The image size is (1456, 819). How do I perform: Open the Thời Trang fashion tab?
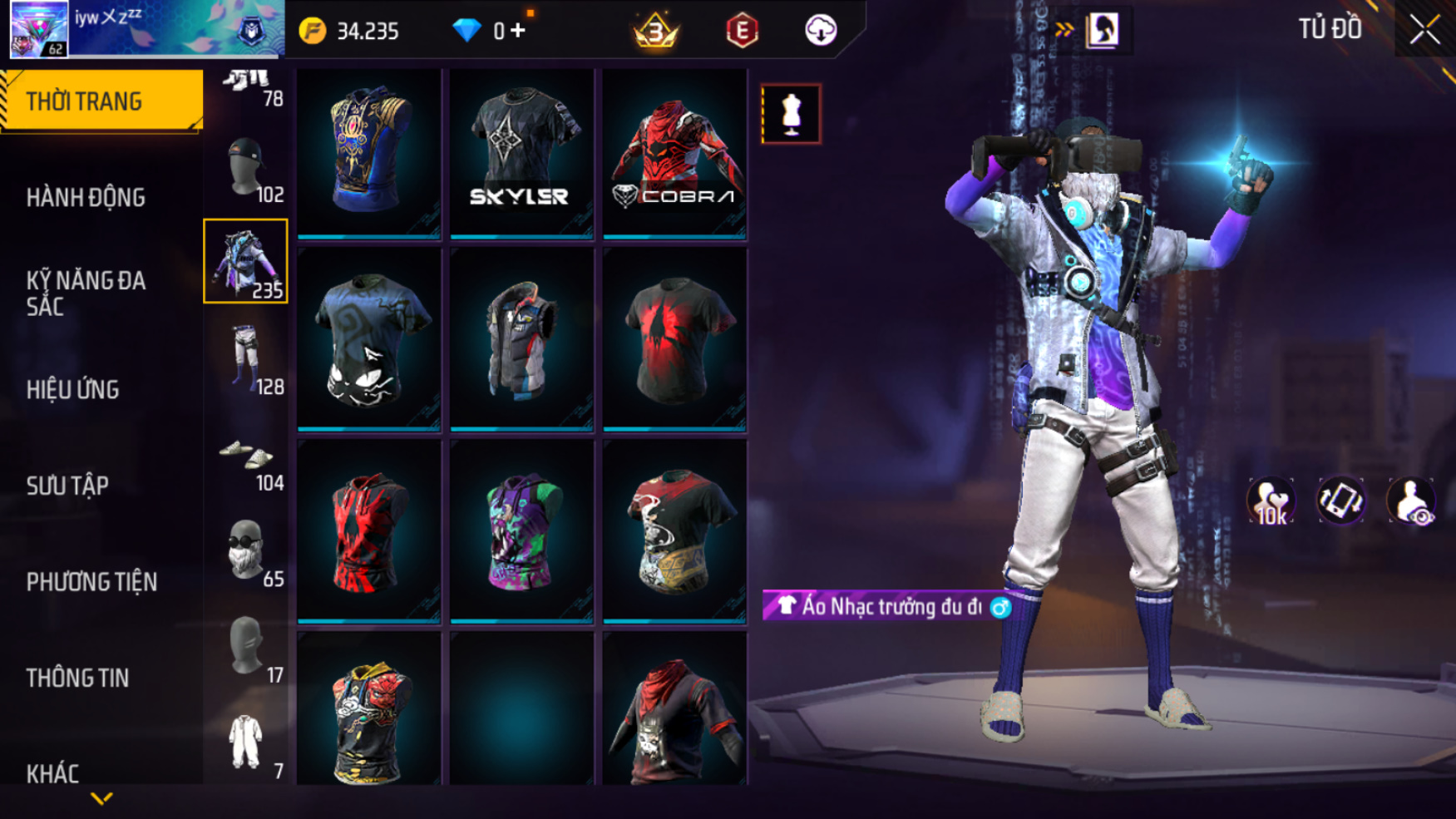101,101
